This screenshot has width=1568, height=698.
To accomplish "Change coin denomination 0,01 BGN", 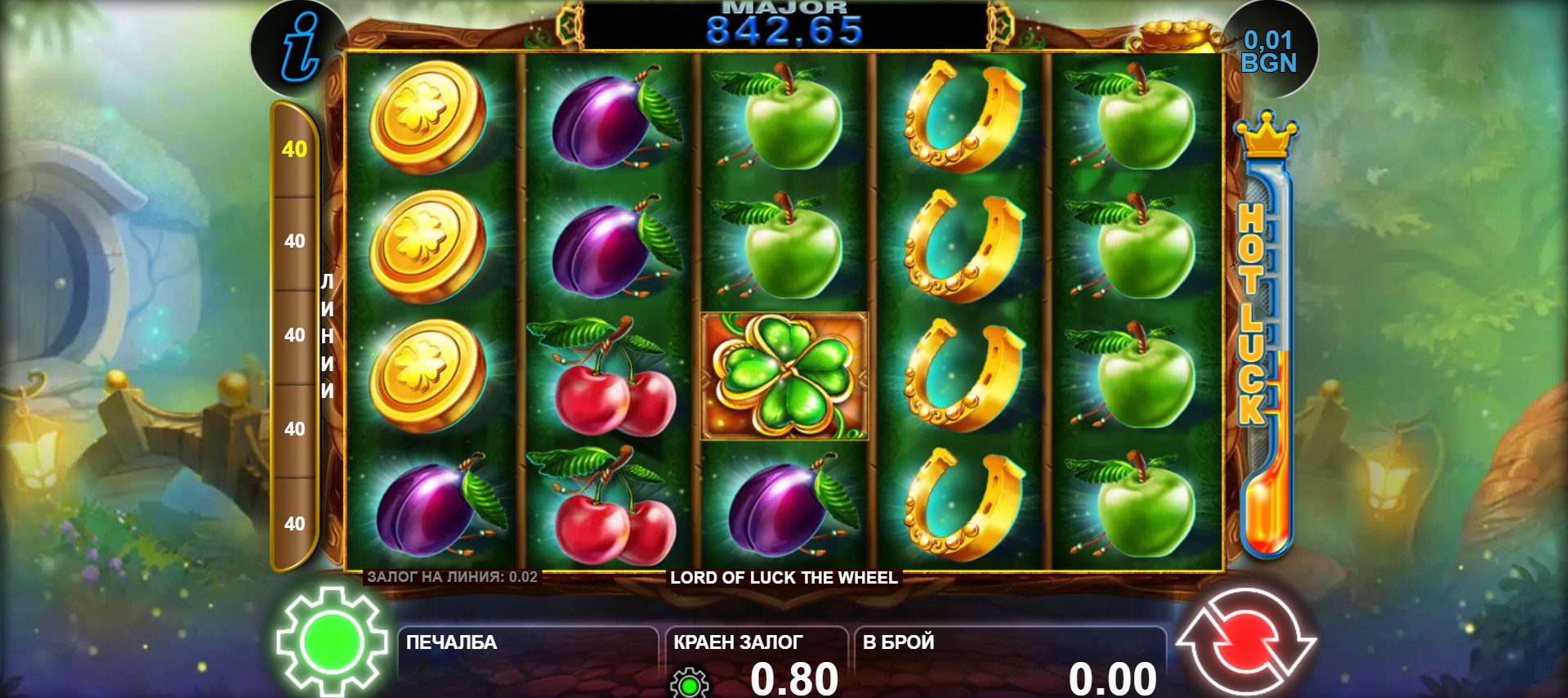I will 1268,51.
